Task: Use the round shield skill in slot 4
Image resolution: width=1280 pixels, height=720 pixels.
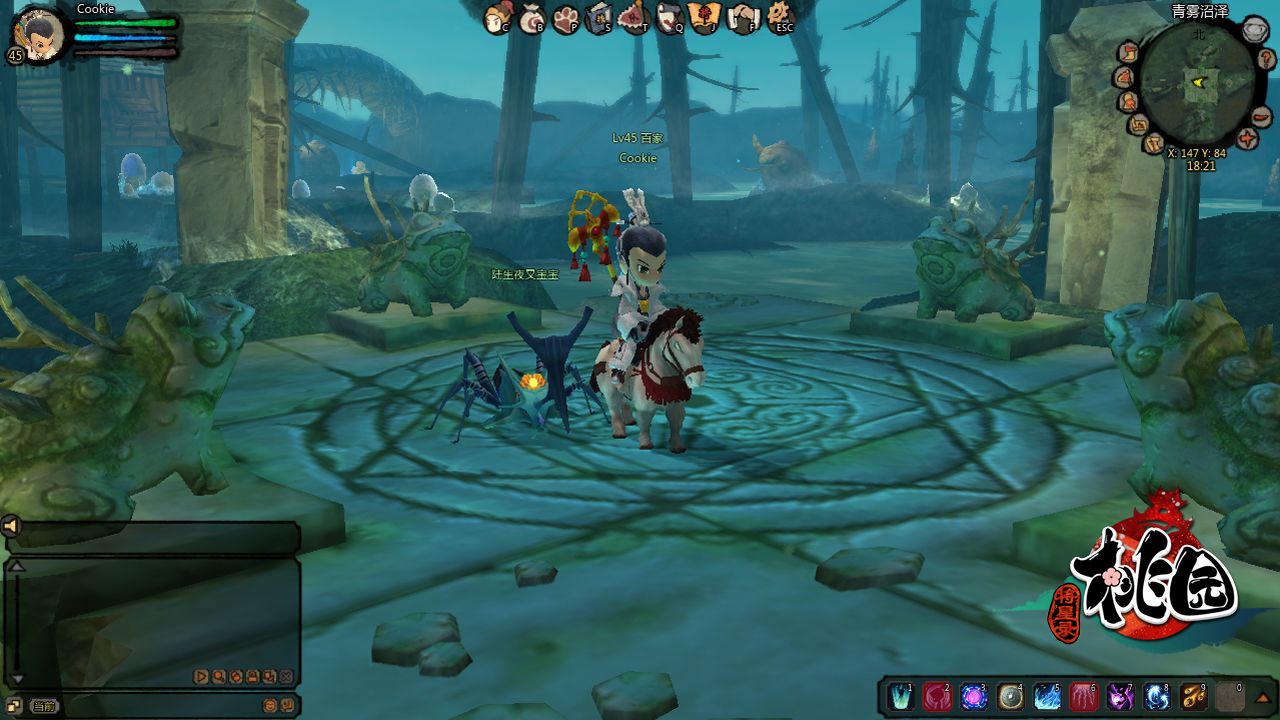Action: (x=1011, y=696)
